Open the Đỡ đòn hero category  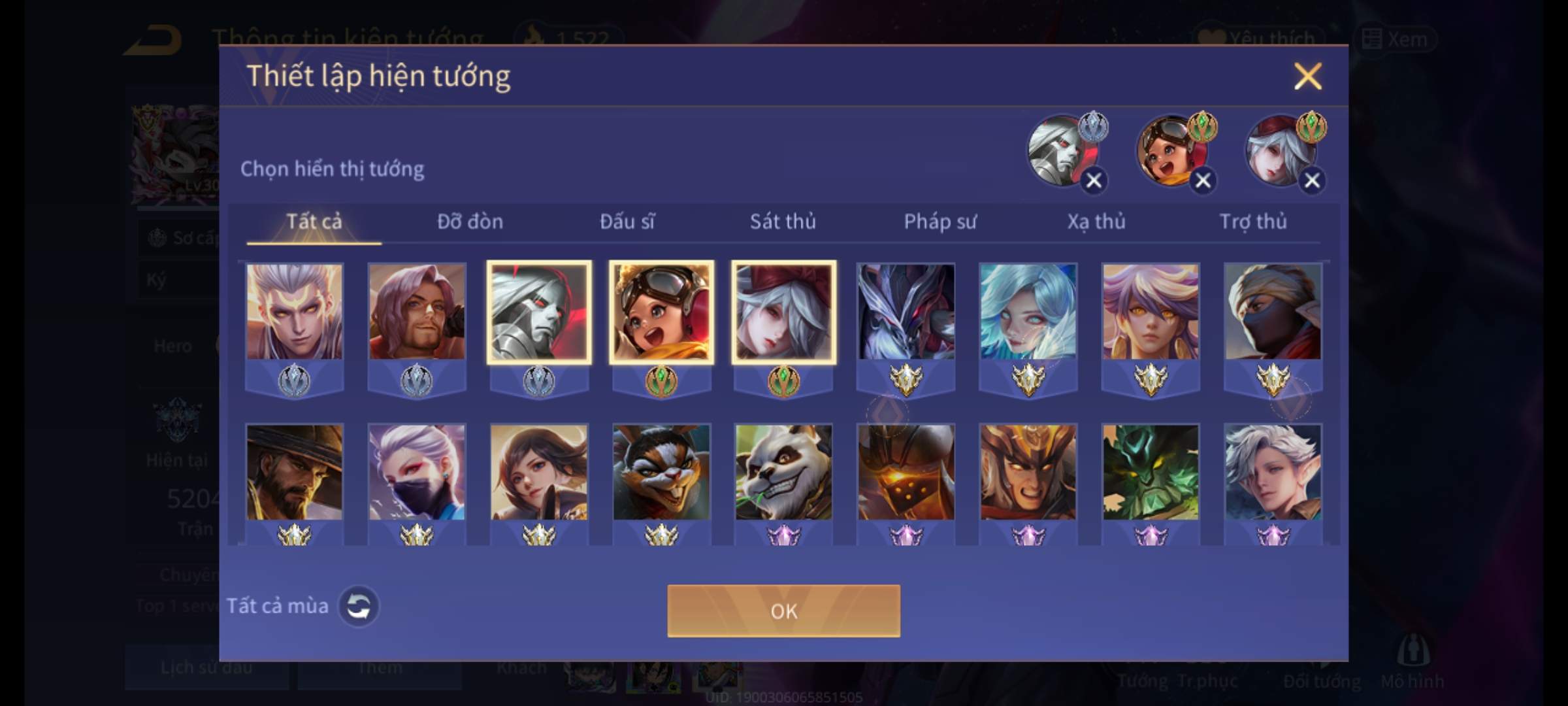click(x=470, y=222)
